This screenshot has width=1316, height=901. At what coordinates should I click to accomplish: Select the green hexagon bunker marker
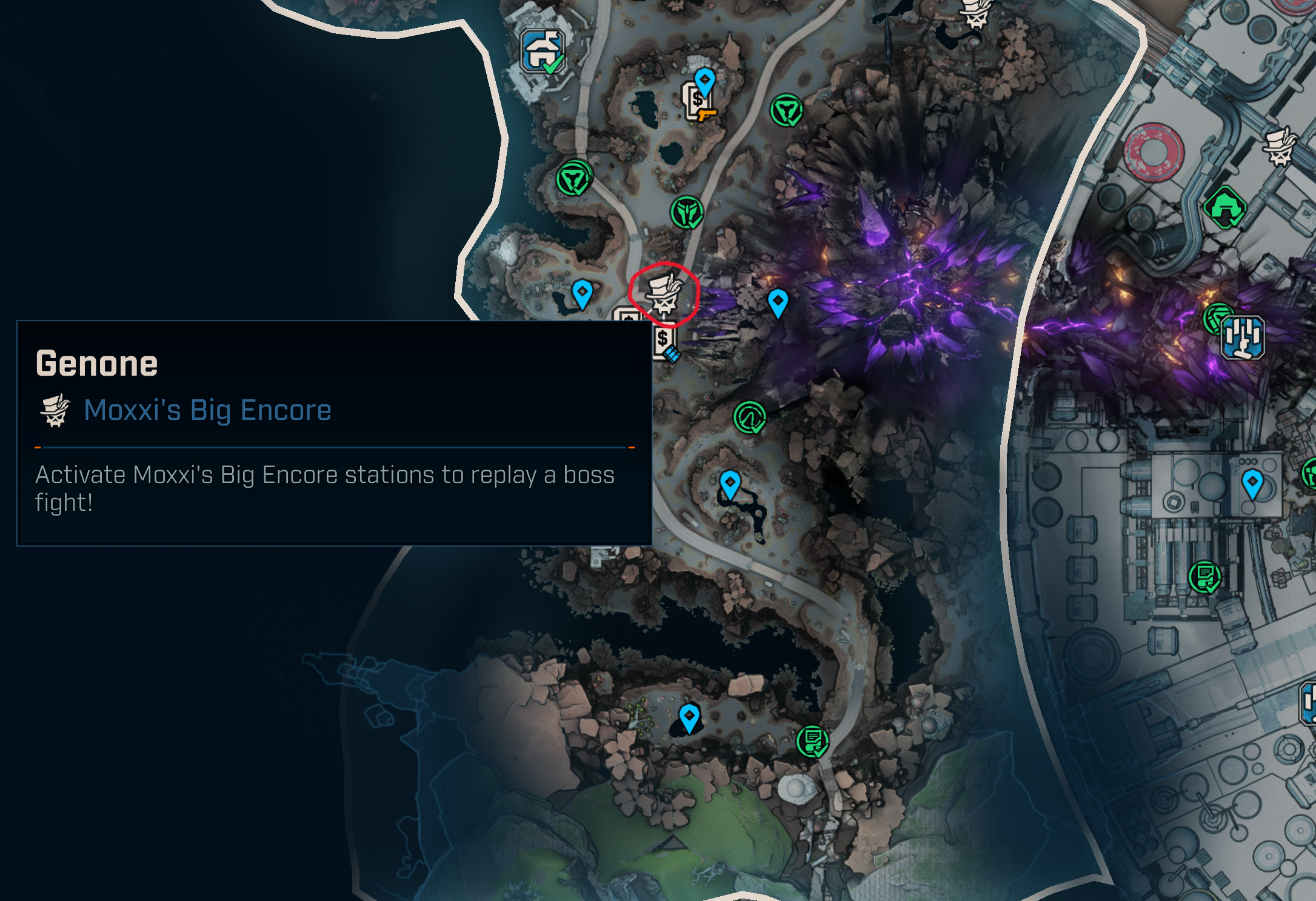[1225, 207]
